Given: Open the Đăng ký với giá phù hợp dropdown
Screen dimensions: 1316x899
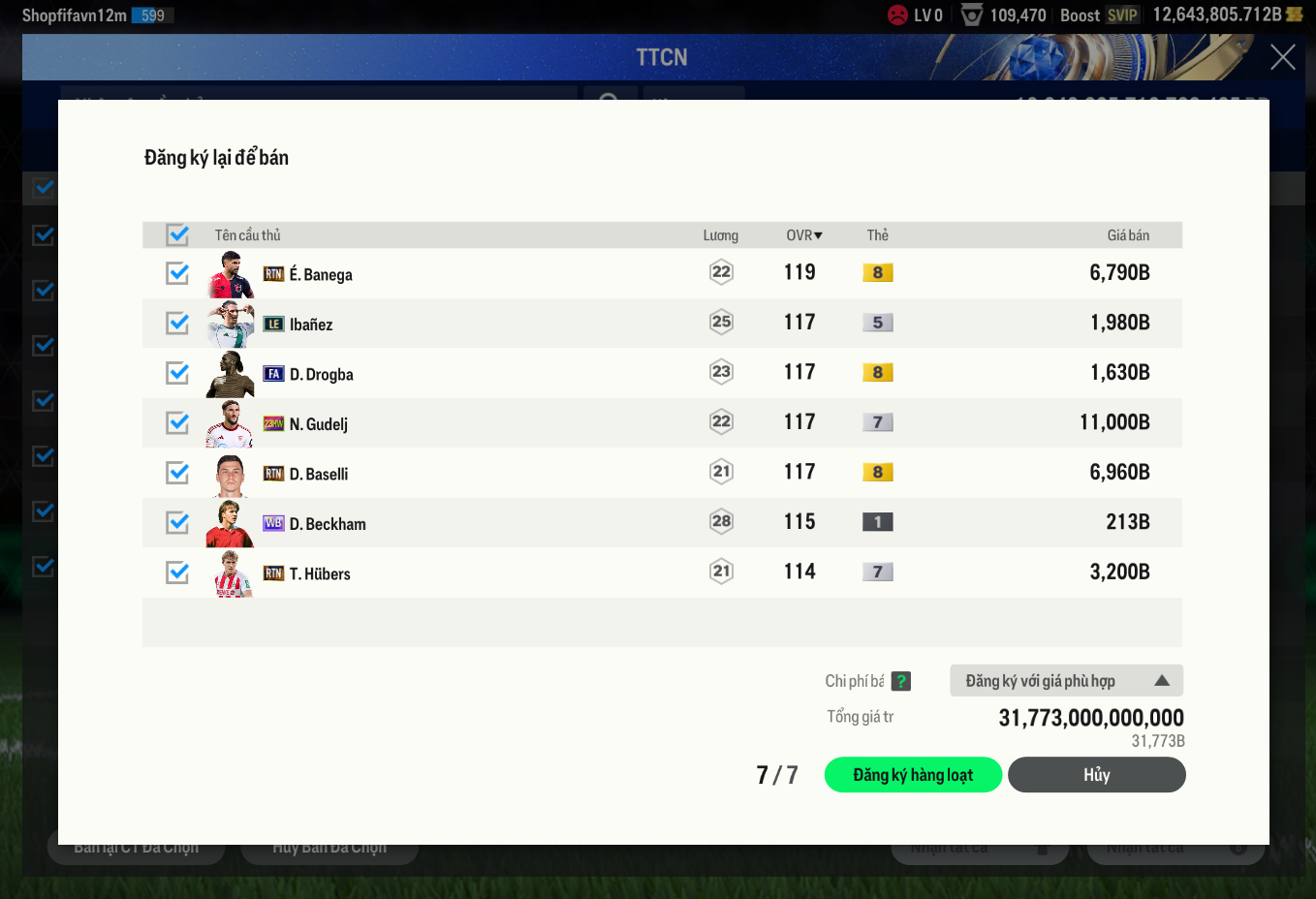Looking at the screenshot, I should click(1066, 681).
